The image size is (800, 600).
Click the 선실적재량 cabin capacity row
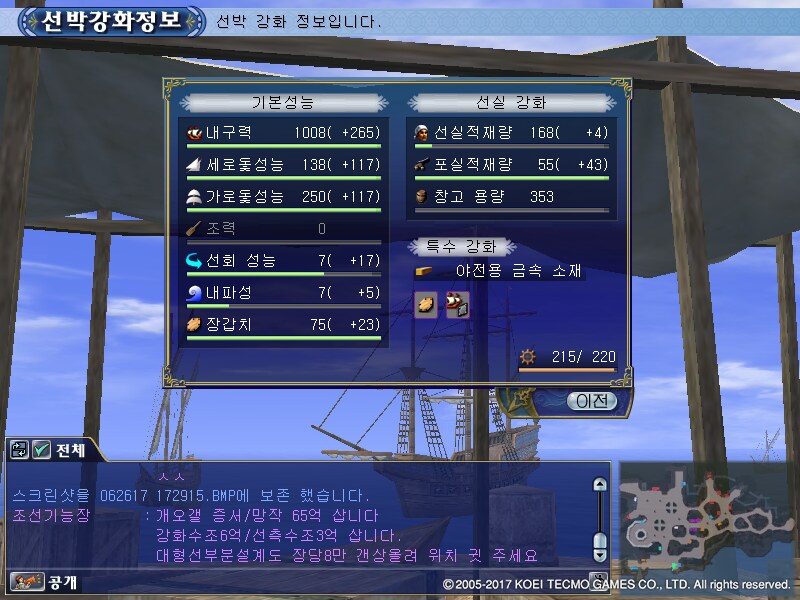coord(510,133)
